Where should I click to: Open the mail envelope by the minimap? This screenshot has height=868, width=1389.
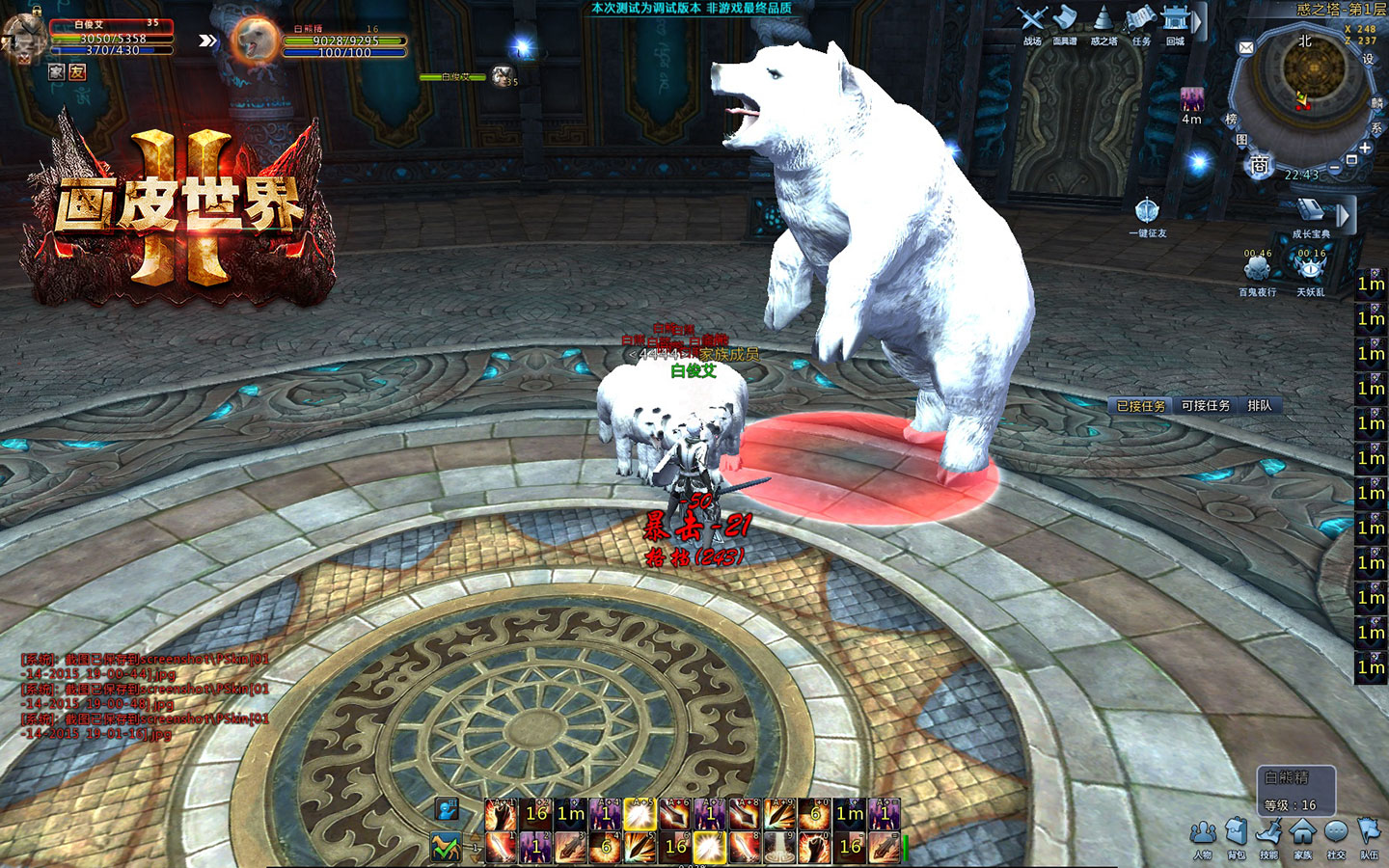coord(1246,47)
